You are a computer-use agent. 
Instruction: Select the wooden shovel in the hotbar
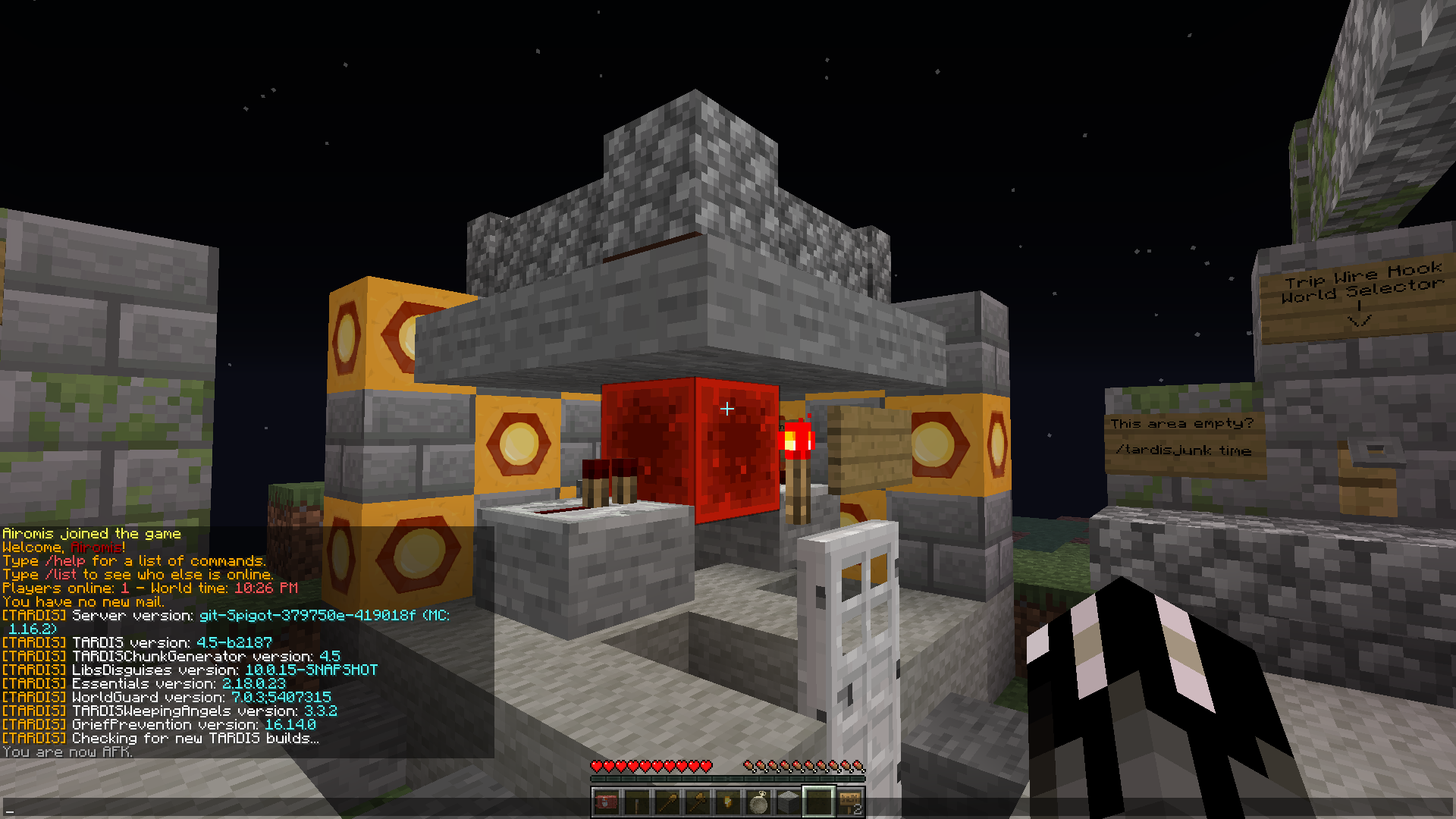(667, 802)
